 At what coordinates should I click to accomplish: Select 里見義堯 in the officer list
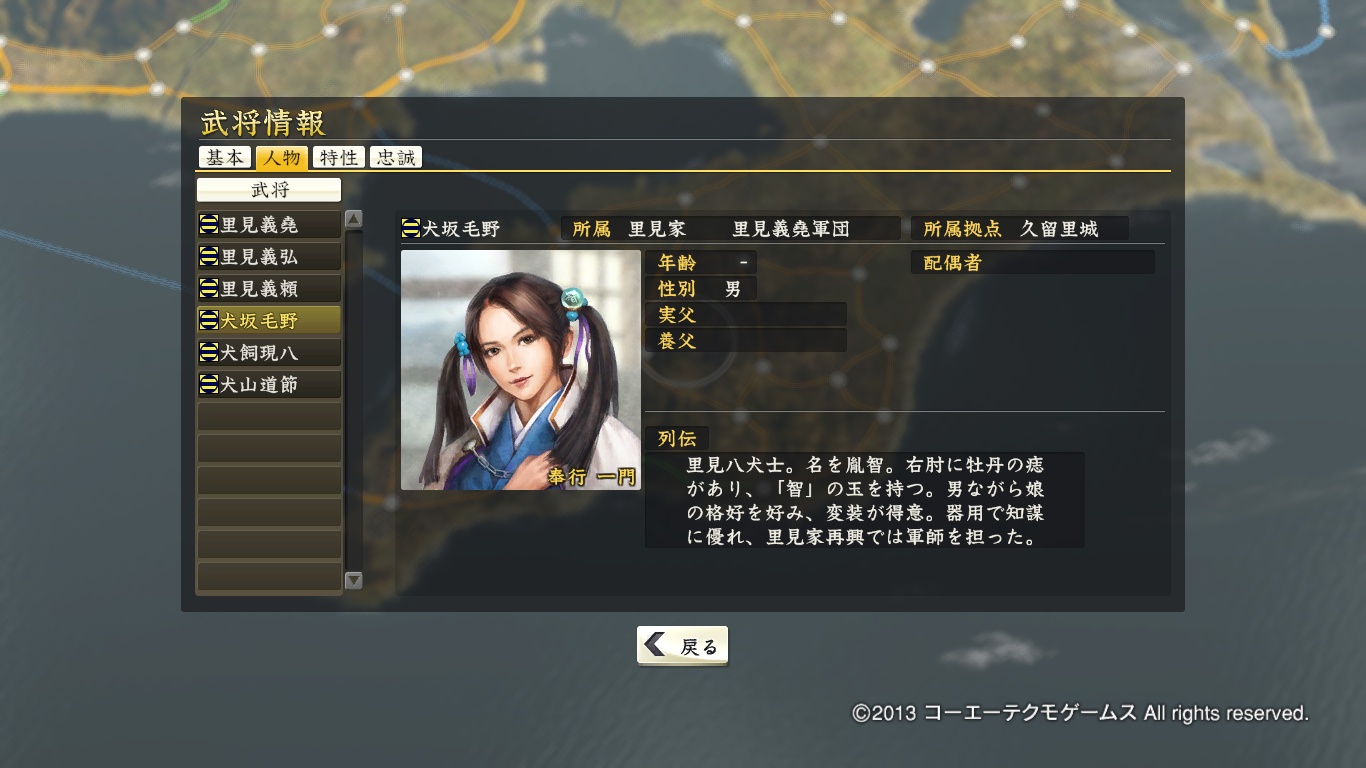[x=269, y=225]
